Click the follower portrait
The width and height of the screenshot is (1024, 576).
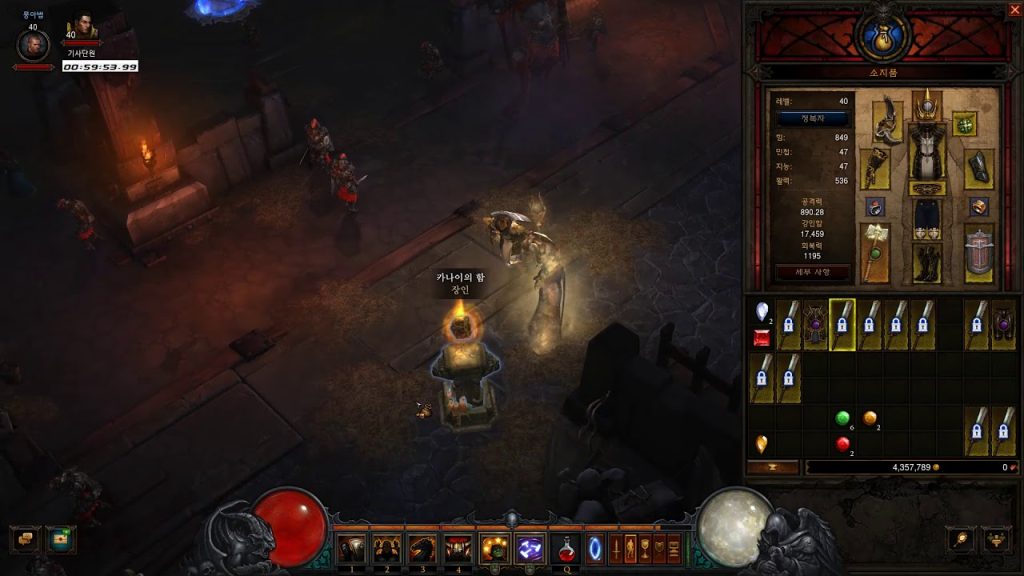pos(82,27)
